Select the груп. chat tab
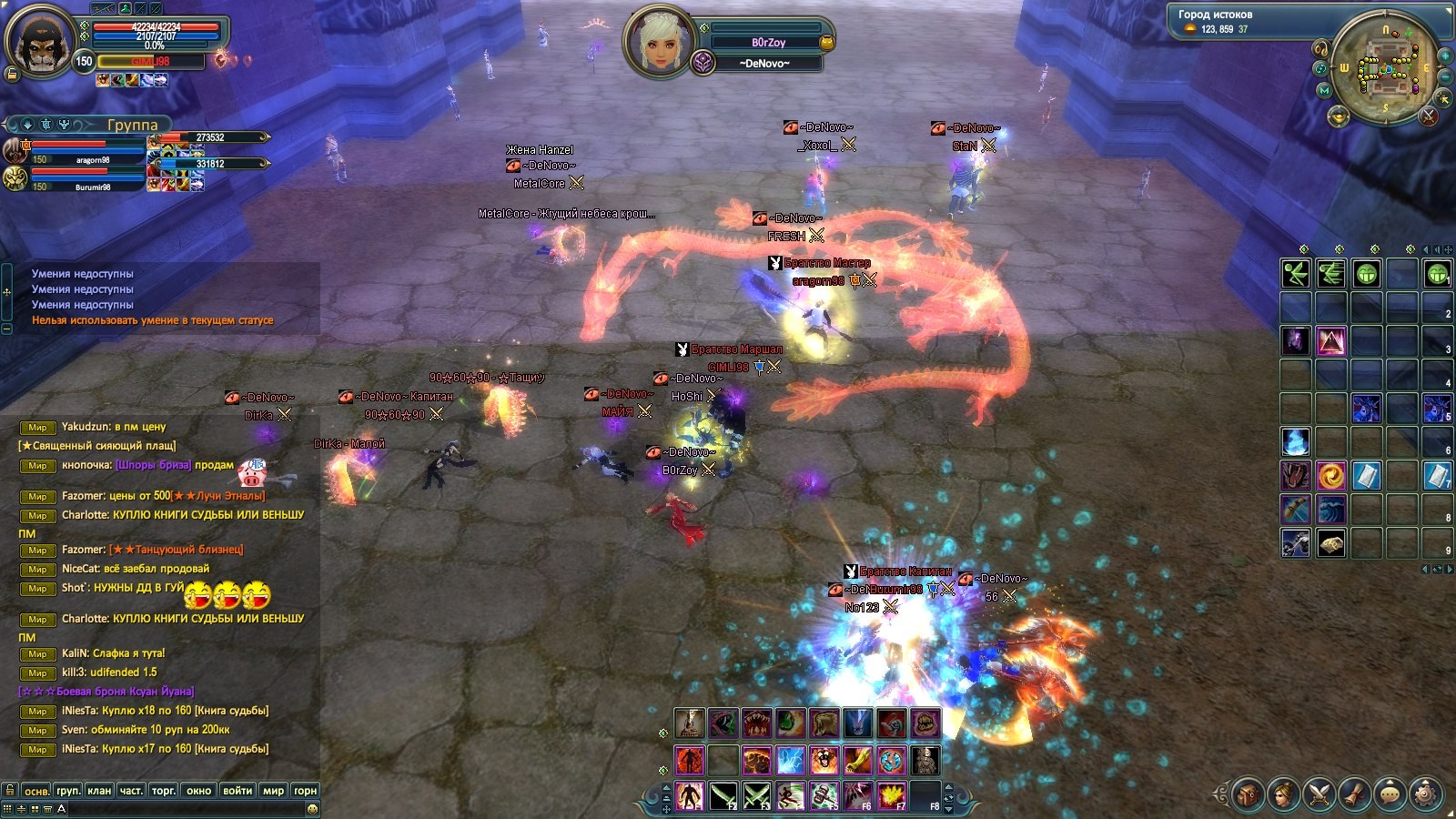1456x819 pixels. (68, 791)
